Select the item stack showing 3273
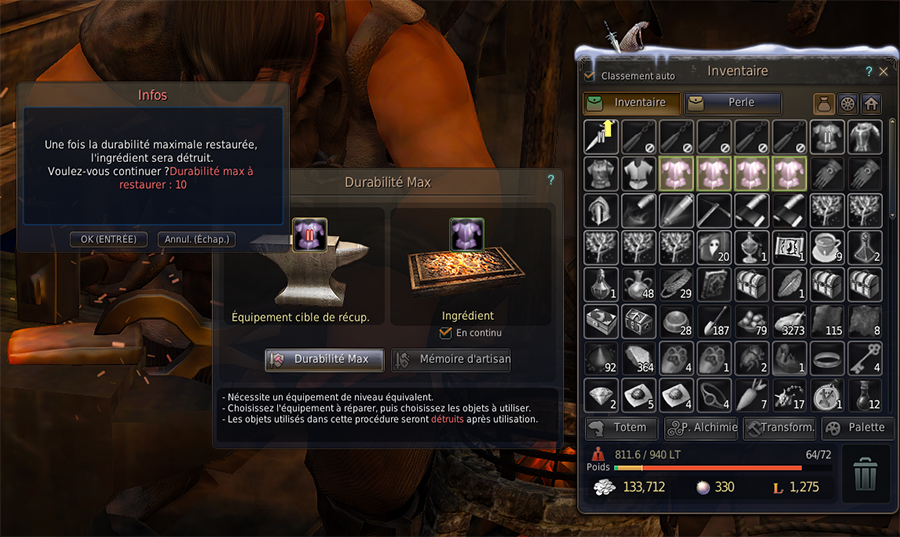 coord(789,321)
